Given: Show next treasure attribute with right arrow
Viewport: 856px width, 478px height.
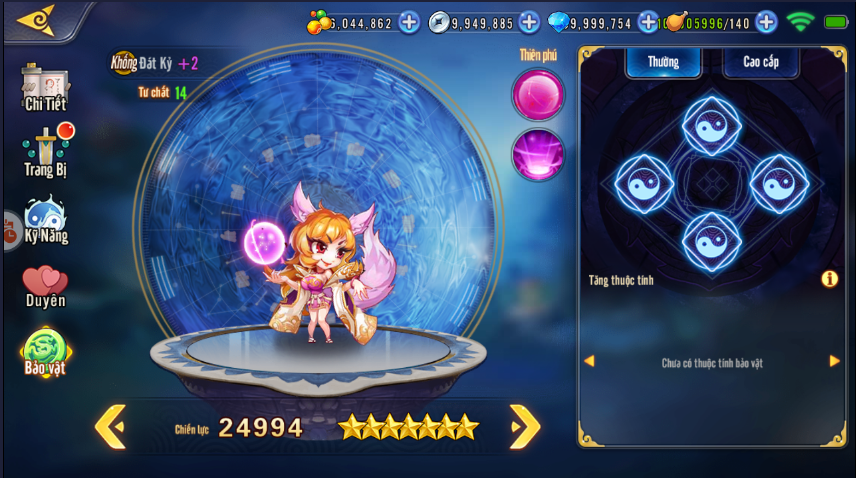Looking at the screenshot, I should (x=835, y=361).
